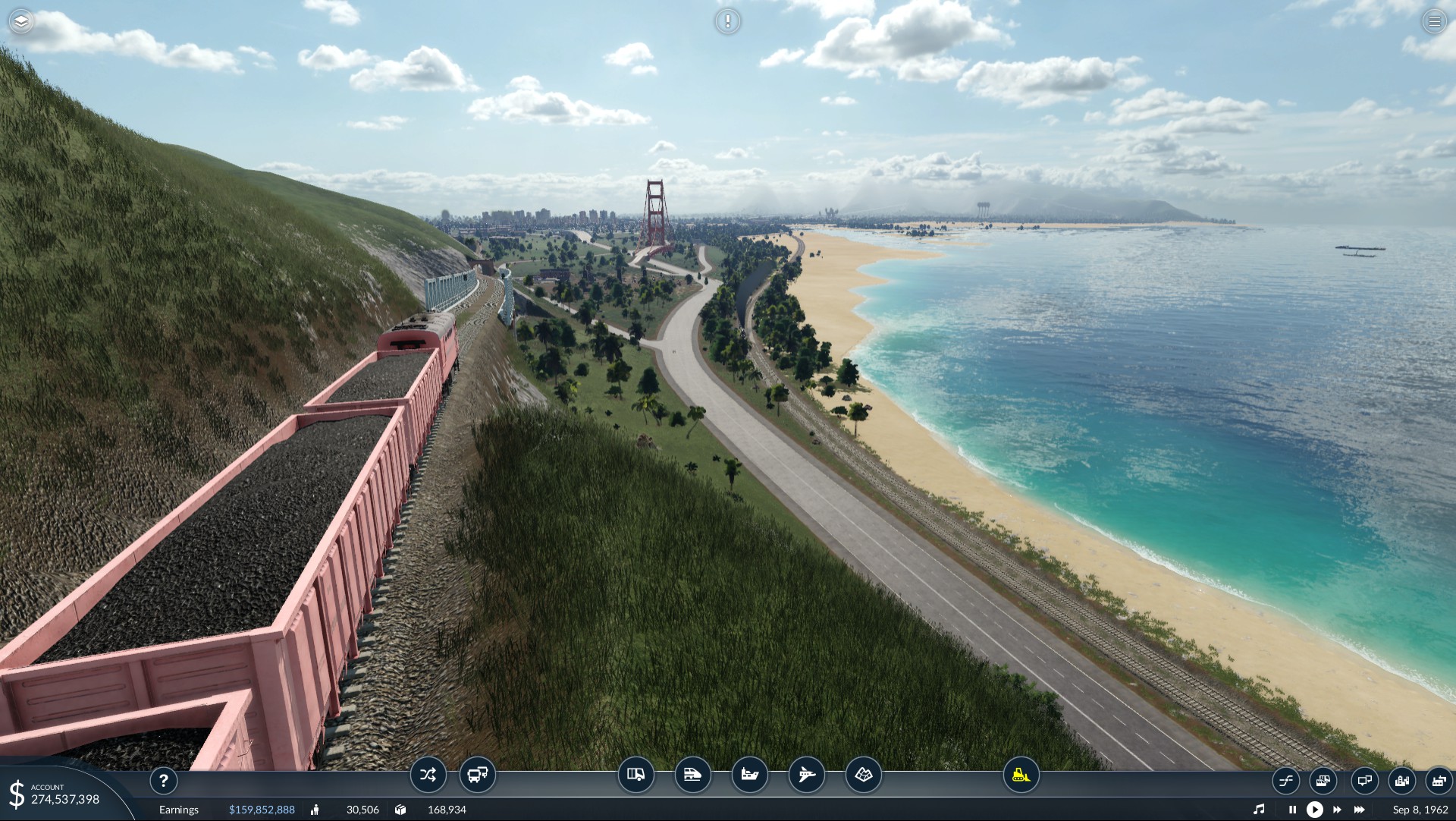Open the towns list buildings icon
The height and width of the screenshot is (821, 1456).
(x=1402, y=780)
